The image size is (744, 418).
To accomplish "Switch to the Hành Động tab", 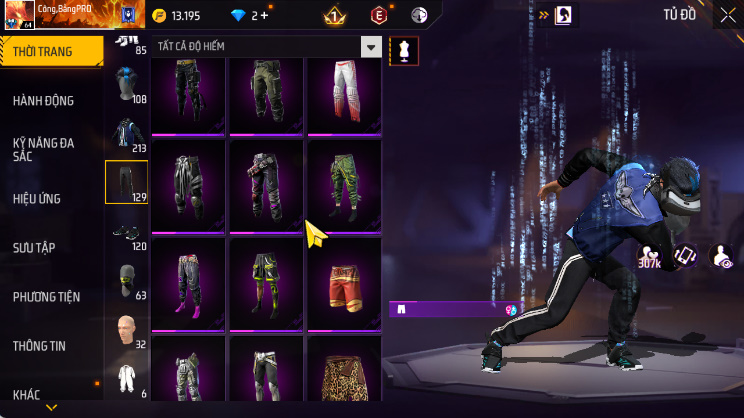I will pyautogui.click(x=44, y=101).
